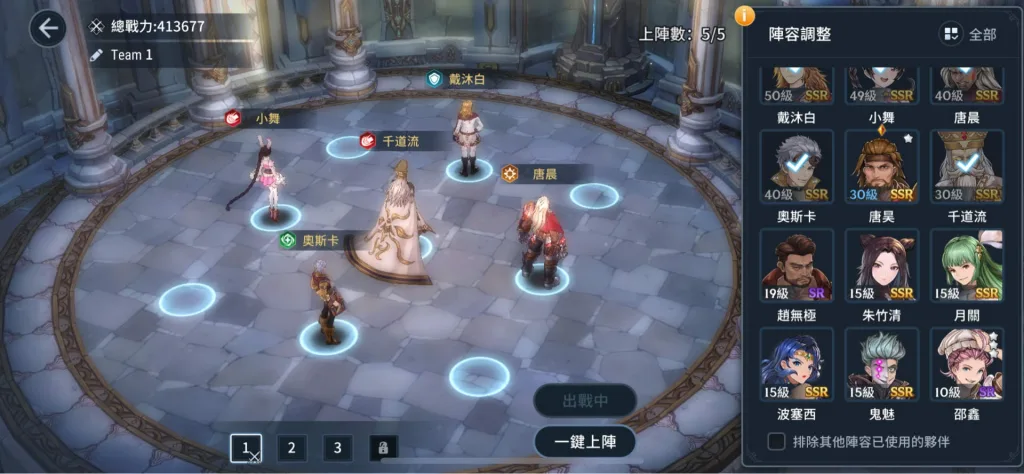Click the 出戰中 status button
Image resolution: width=1024 pixels, height=474 pixels.
coord(585,402)
